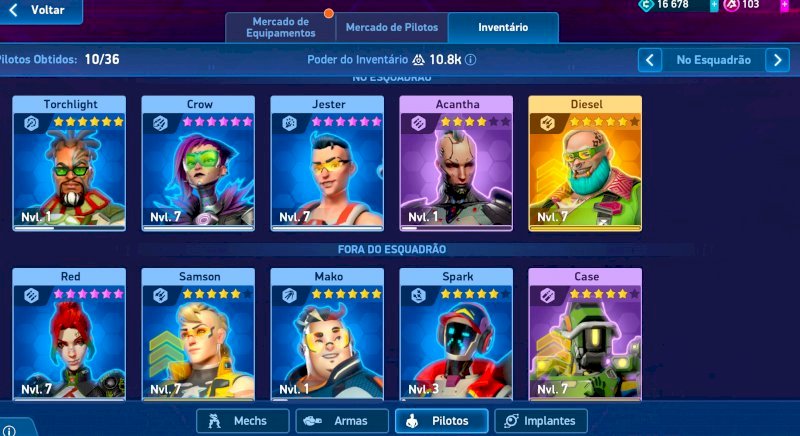The height and width of the screenshot is (436, 800).
Task: Select the Diesel pilot card
Action: pyautogui.click(x=585, y=164)
